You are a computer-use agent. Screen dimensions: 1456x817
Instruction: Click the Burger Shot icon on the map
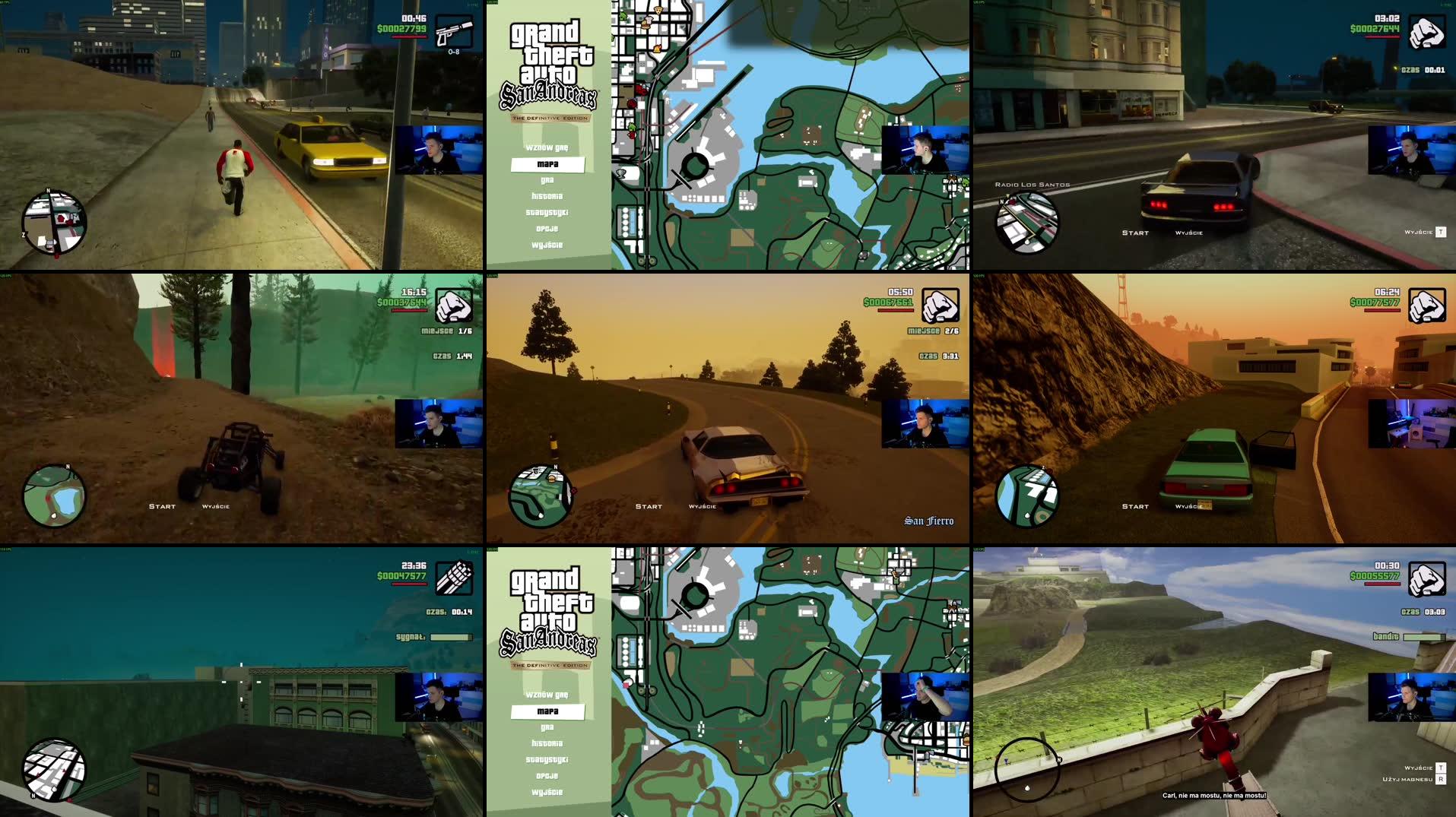tap(646, 25)
